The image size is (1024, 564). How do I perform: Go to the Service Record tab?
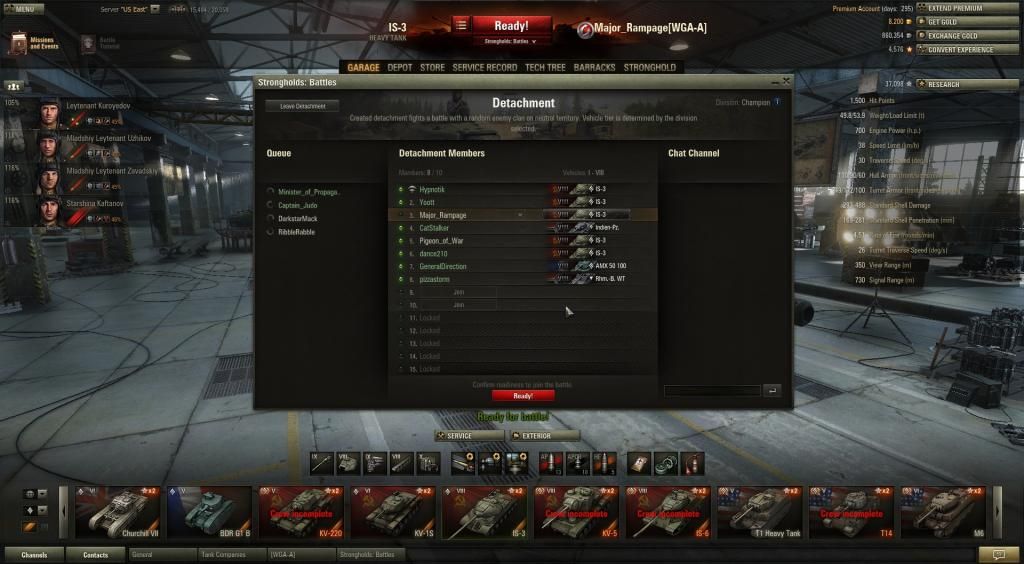[485, 67]
